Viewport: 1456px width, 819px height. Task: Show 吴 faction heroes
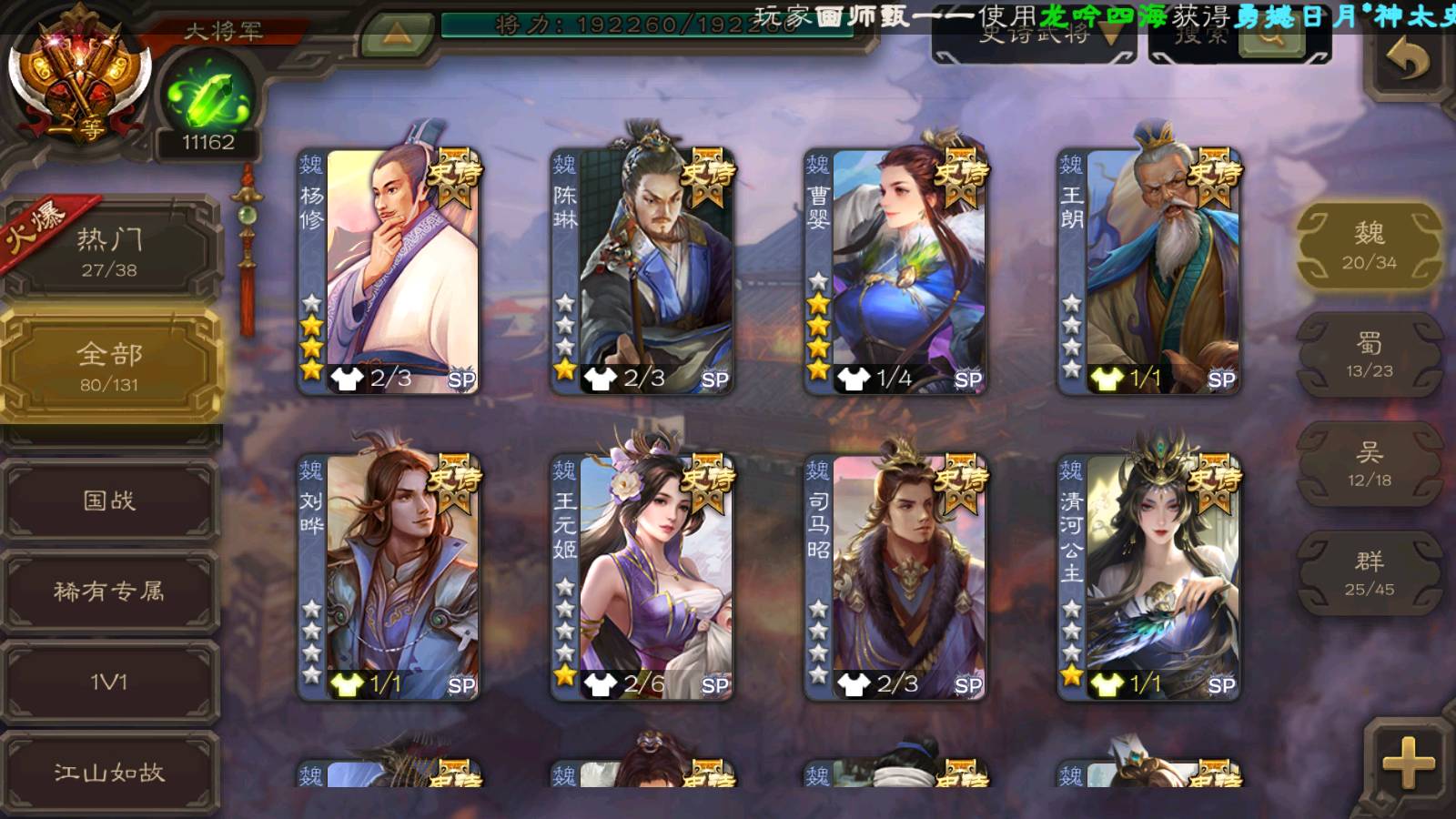pos(1369,464)
